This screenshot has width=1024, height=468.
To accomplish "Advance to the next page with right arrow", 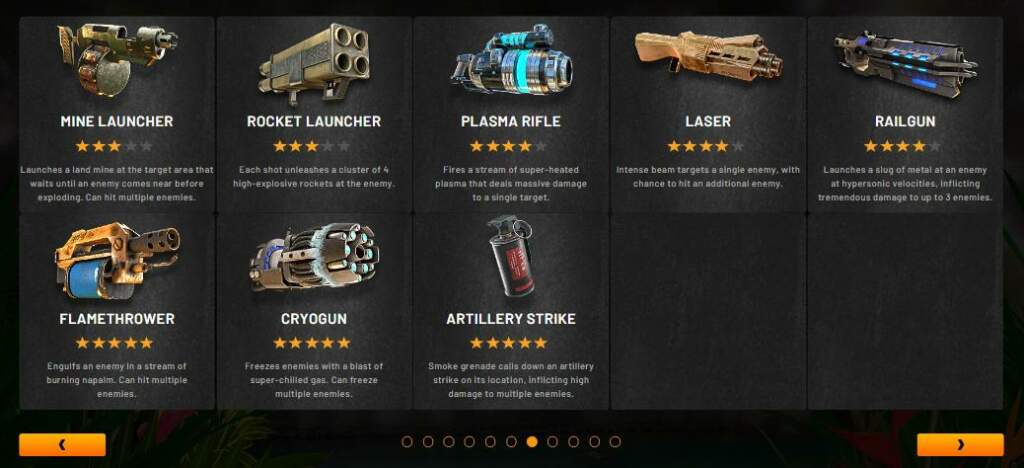I will pyautogui.click(x=960, y=444).
